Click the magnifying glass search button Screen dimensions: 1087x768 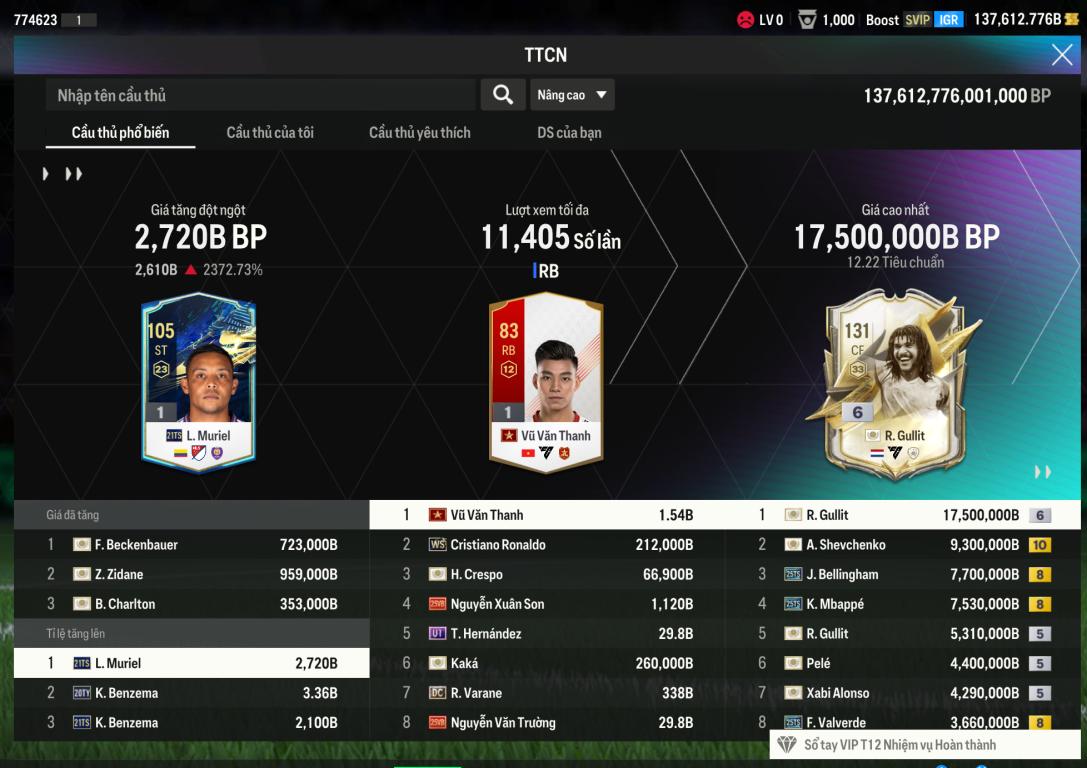pos(503,95)
